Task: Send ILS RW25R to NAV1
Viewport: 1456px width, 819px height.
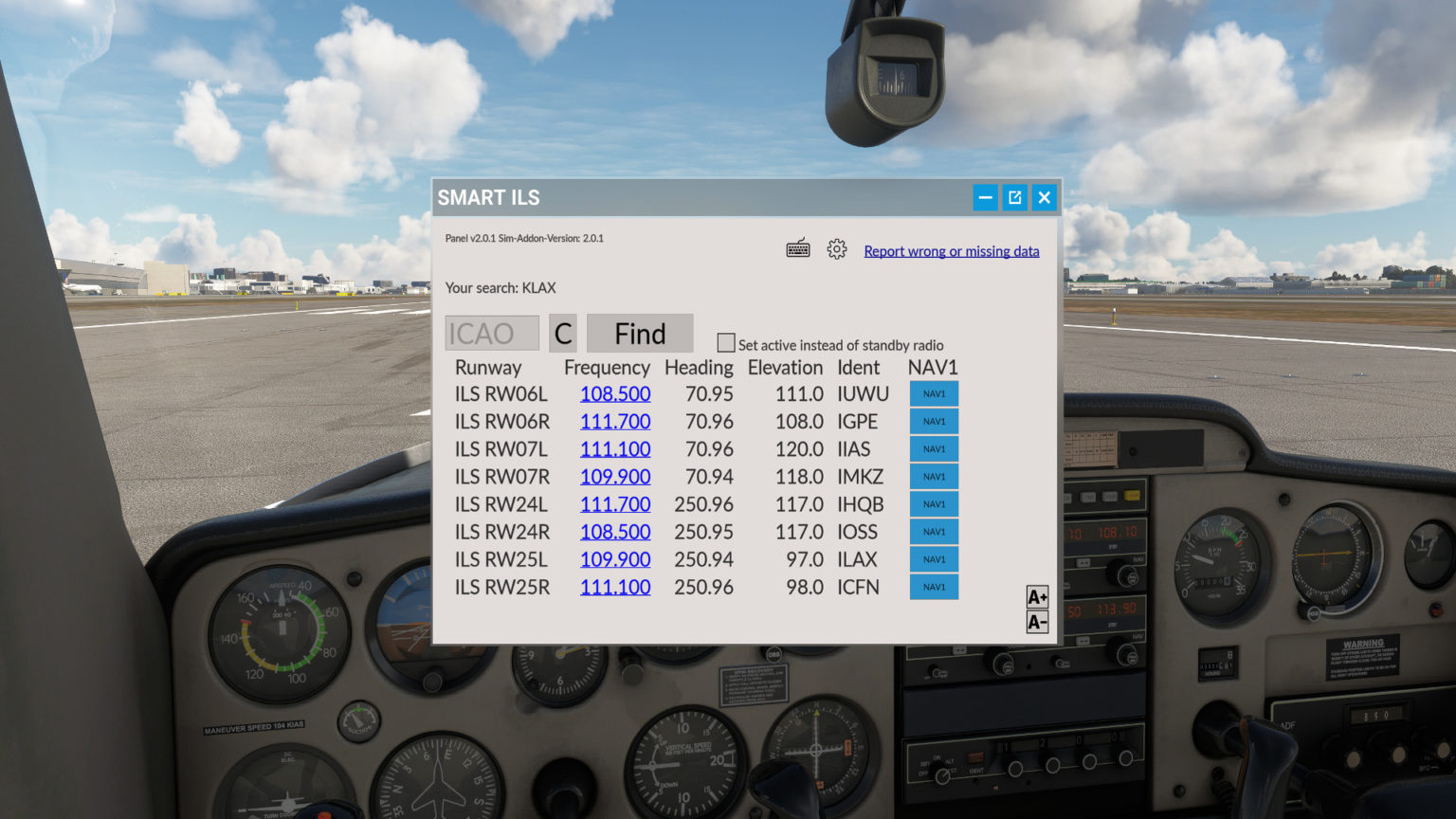Action: click(x=933, y=587)
